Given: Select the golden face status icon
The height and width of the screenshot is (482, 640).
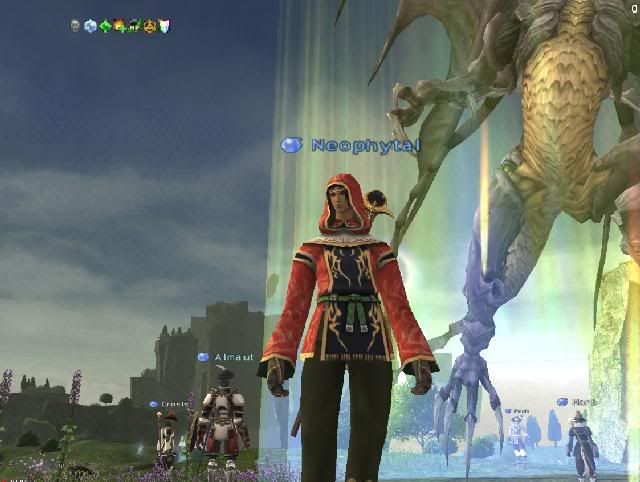Looking at the screenshot, I should pyautogui.click(x=149, y=26).
